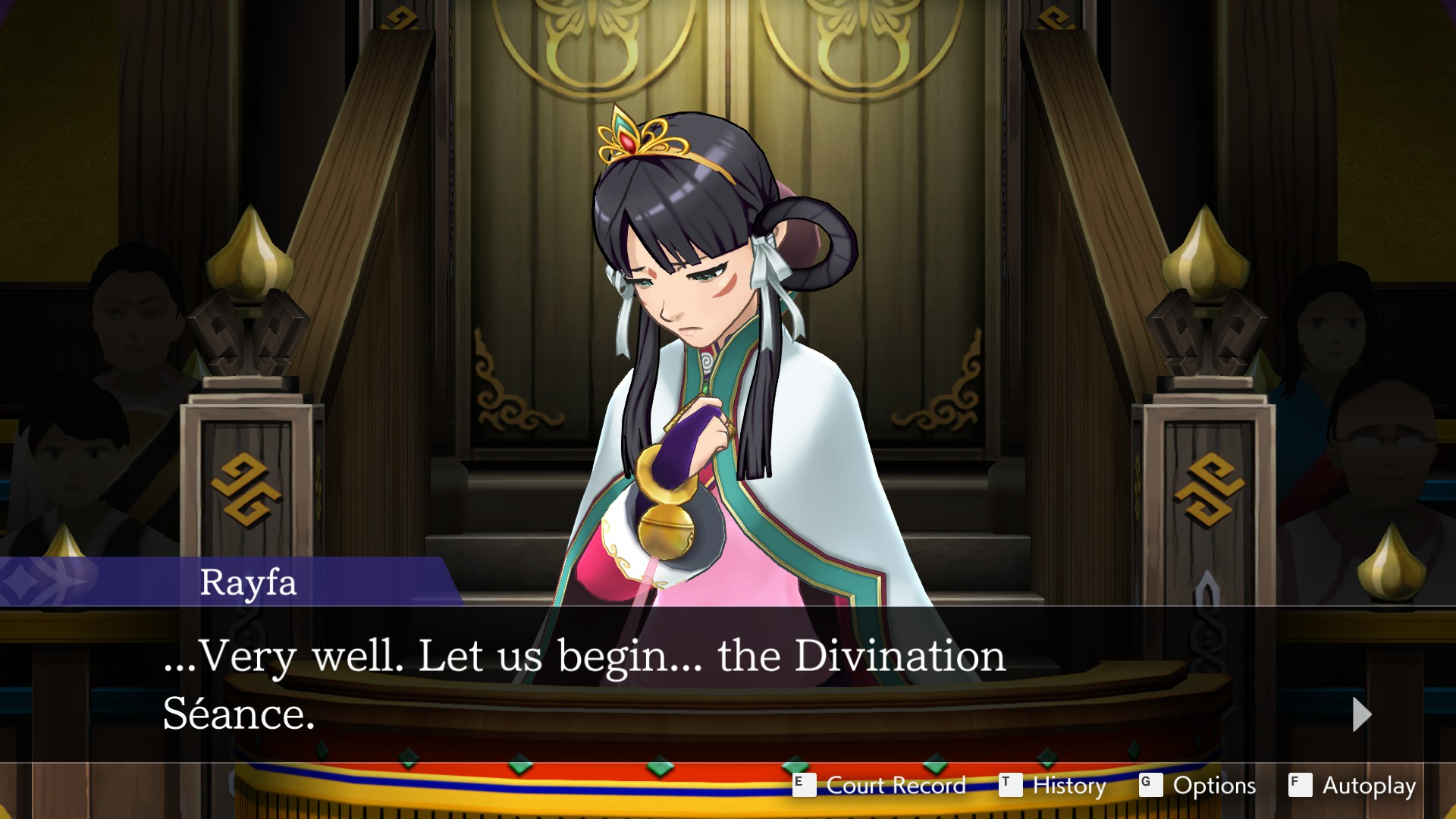The width and height of the screenshot is (1456, 819).
Task: Advance dialogue with the white arrow
Action: (x=1361, y=714)
